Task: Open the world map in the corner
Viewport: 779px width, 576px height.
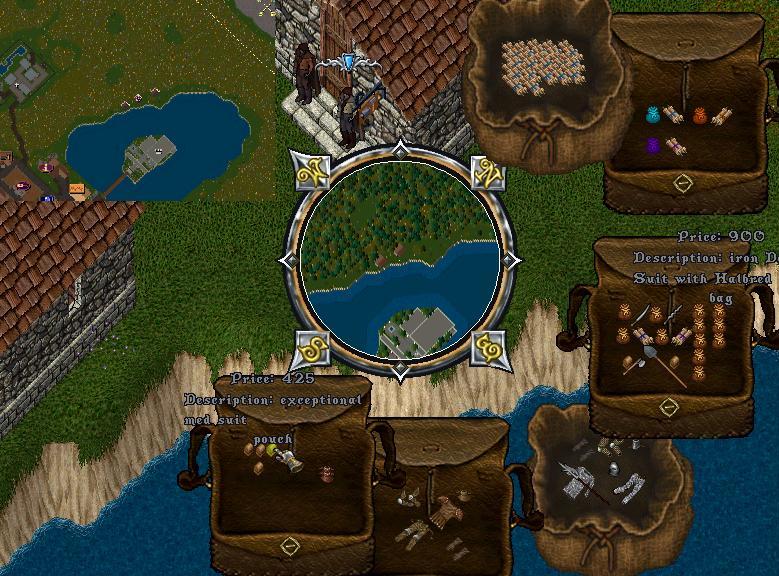Action: (137, 100)
